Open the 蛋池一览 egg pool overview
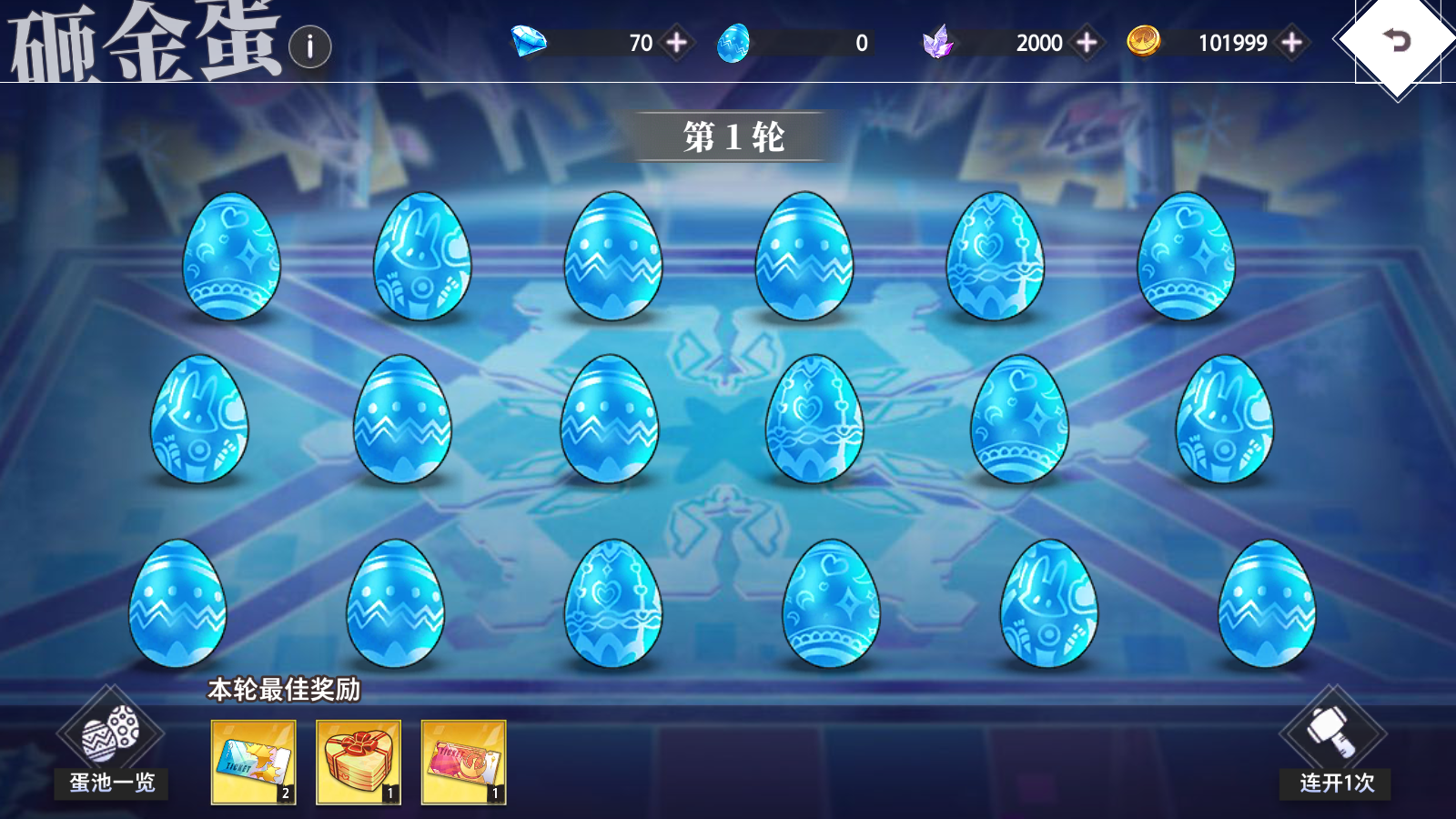This screenshot has width=1456, height=819. click(x=111, y=746)
